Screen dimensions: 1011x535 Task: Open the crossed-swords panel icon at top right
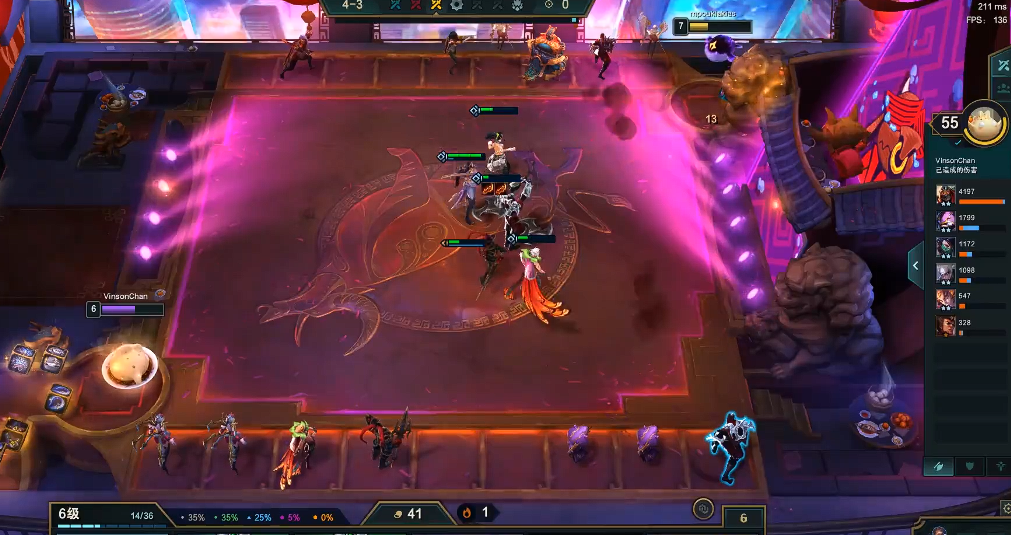pyautogui.click(x=1000, y=65)
